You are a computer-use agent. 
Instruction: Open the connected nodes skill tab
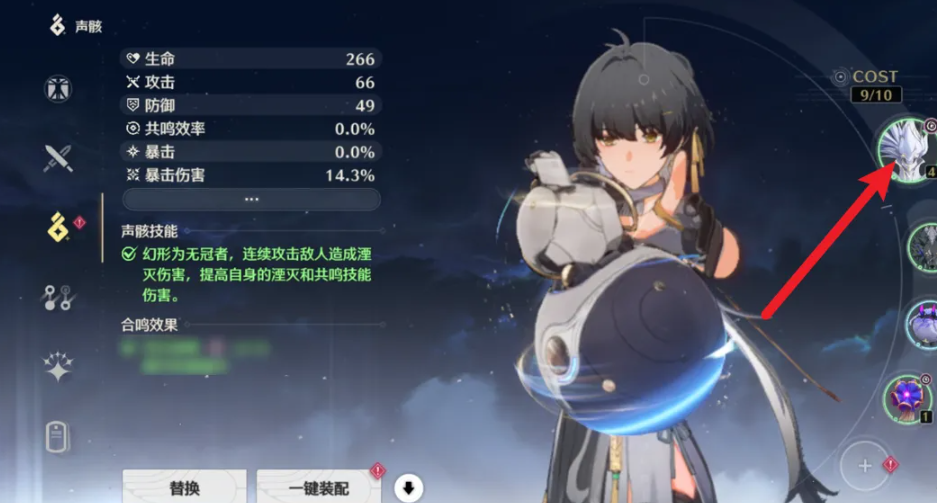click(58, 297)
